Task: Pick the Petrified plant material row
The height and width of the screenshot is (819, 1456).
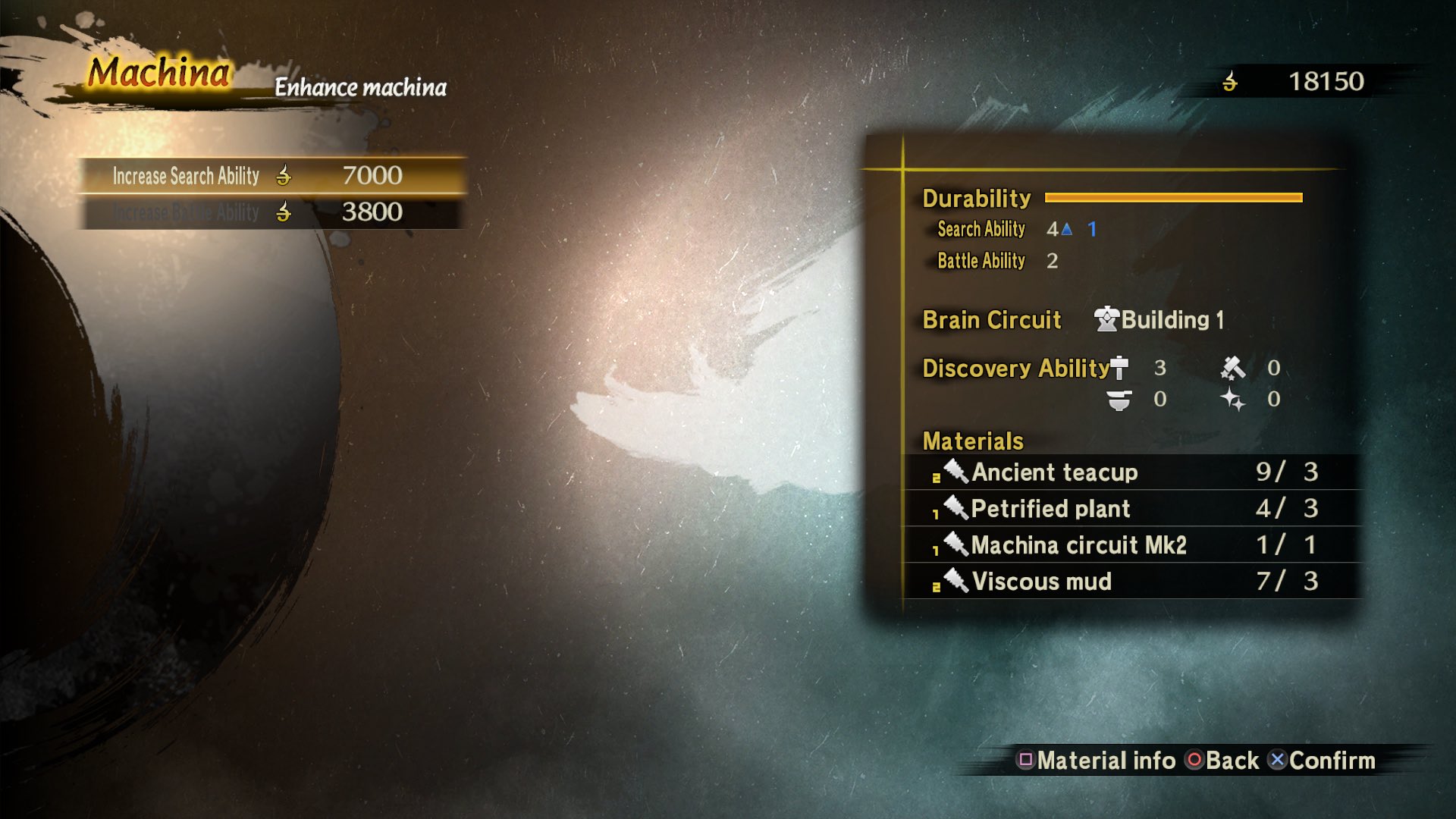Action: point(1130,509)
